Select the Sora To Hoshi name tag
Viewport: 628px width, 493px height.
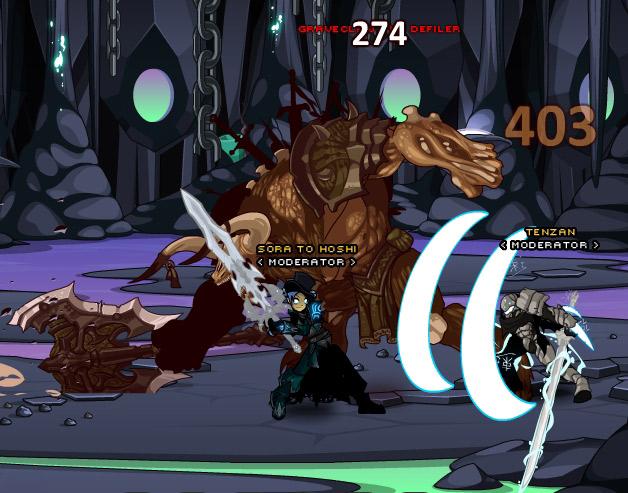(305, 249)
